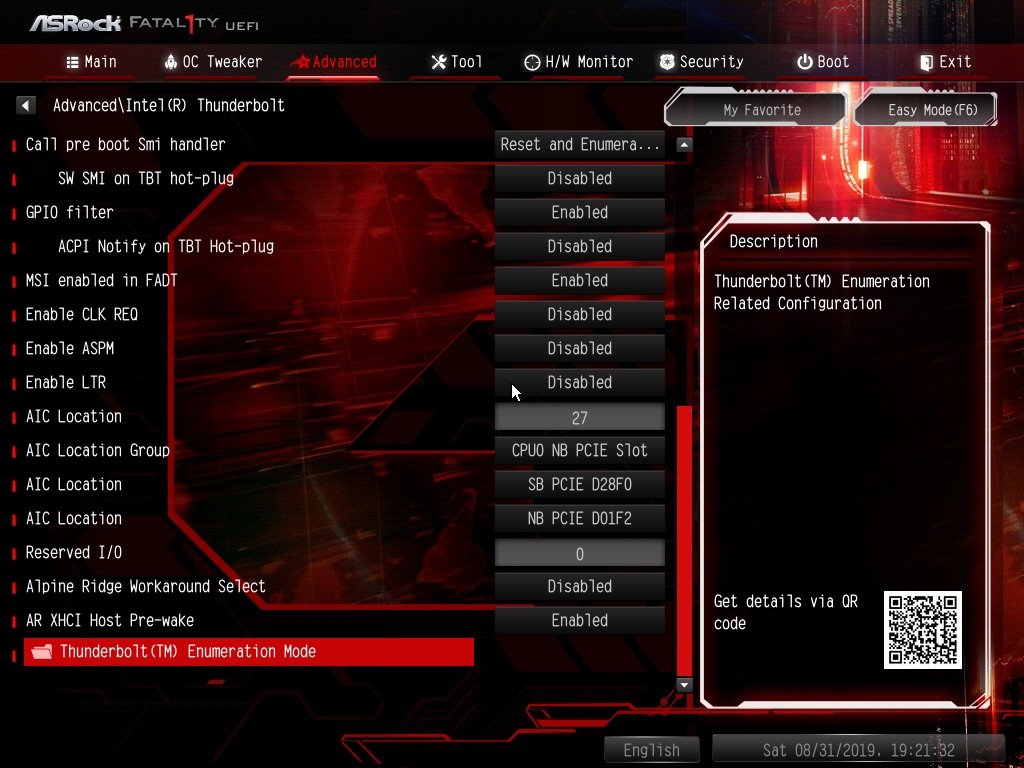
Task: Go back using the arrow beside Advanced\Intel(R) Thunderbolt
Action: coord(27,105)
